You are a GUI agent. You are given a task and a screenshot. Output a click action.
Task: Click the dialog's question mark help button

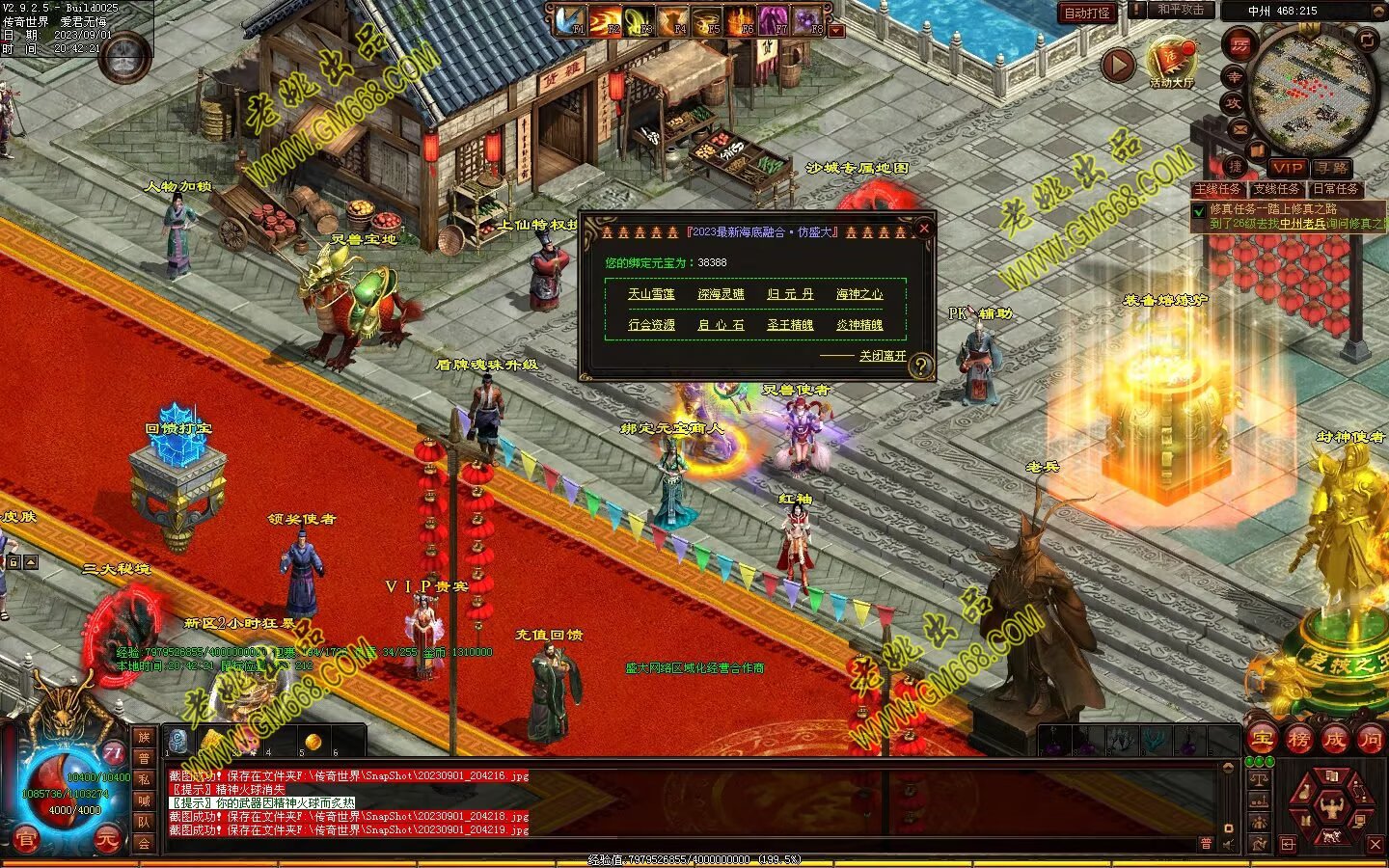point(921,366)
